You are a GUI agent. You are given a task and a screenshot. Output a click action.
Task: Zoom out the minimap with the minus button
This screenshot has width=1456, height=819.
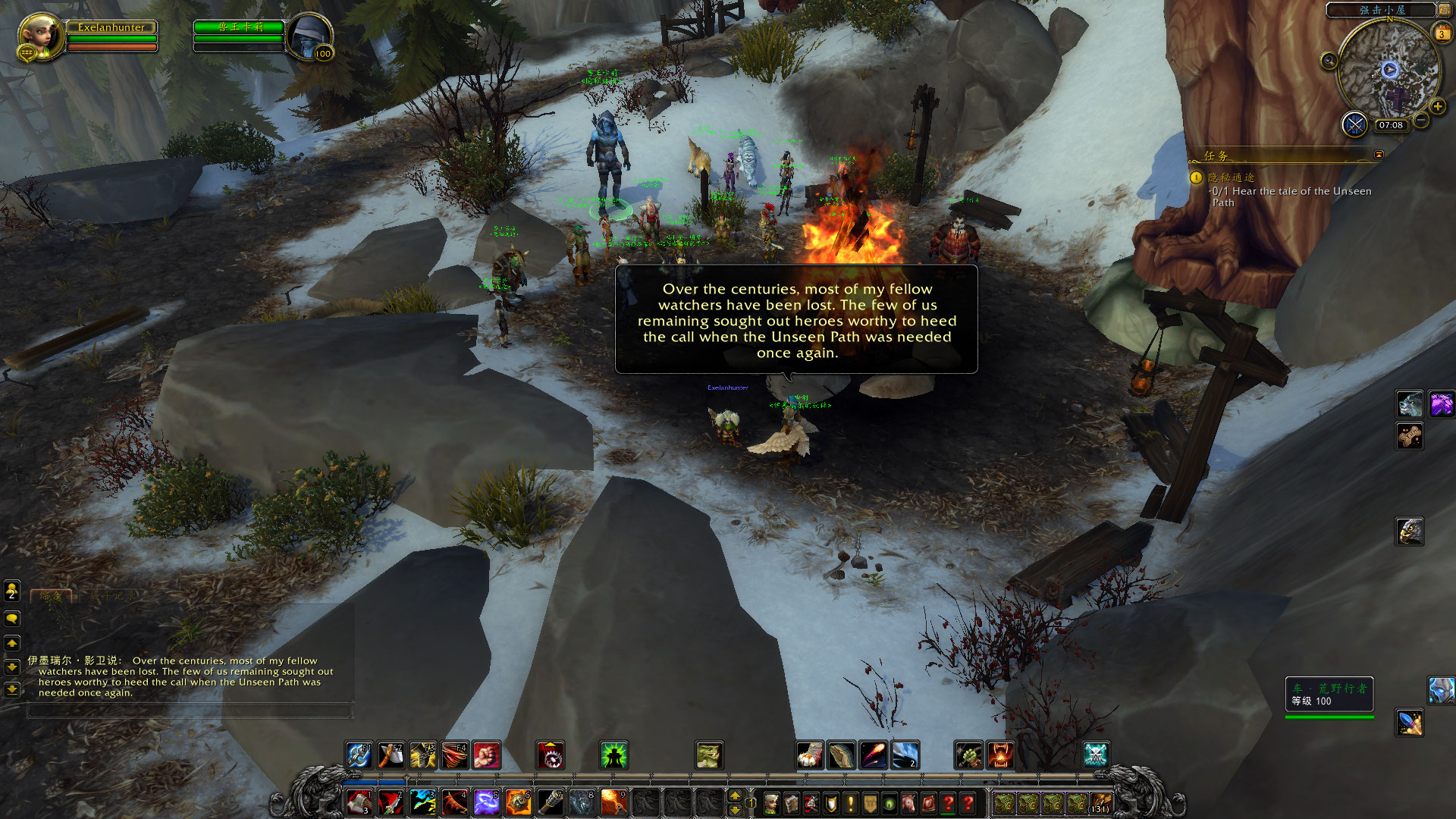pos(1421,121)
